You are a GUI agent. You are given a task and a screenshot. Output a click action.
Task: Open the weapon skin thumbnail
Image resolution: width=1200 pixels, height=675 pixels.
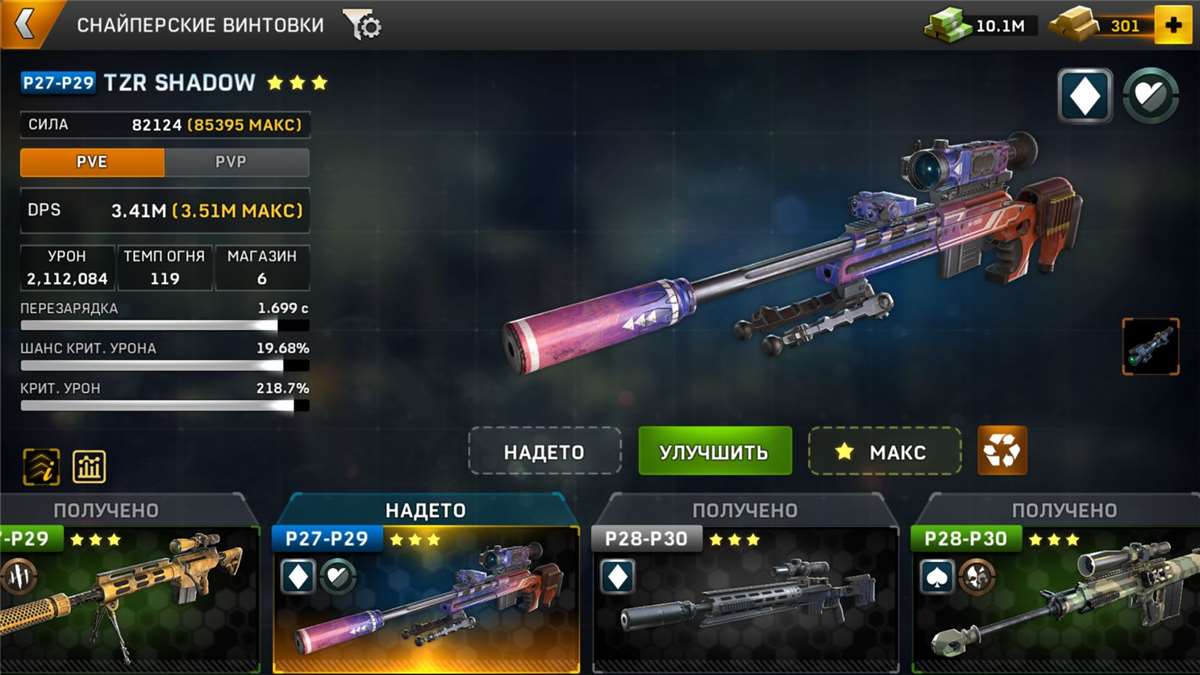pos(1150,346)
